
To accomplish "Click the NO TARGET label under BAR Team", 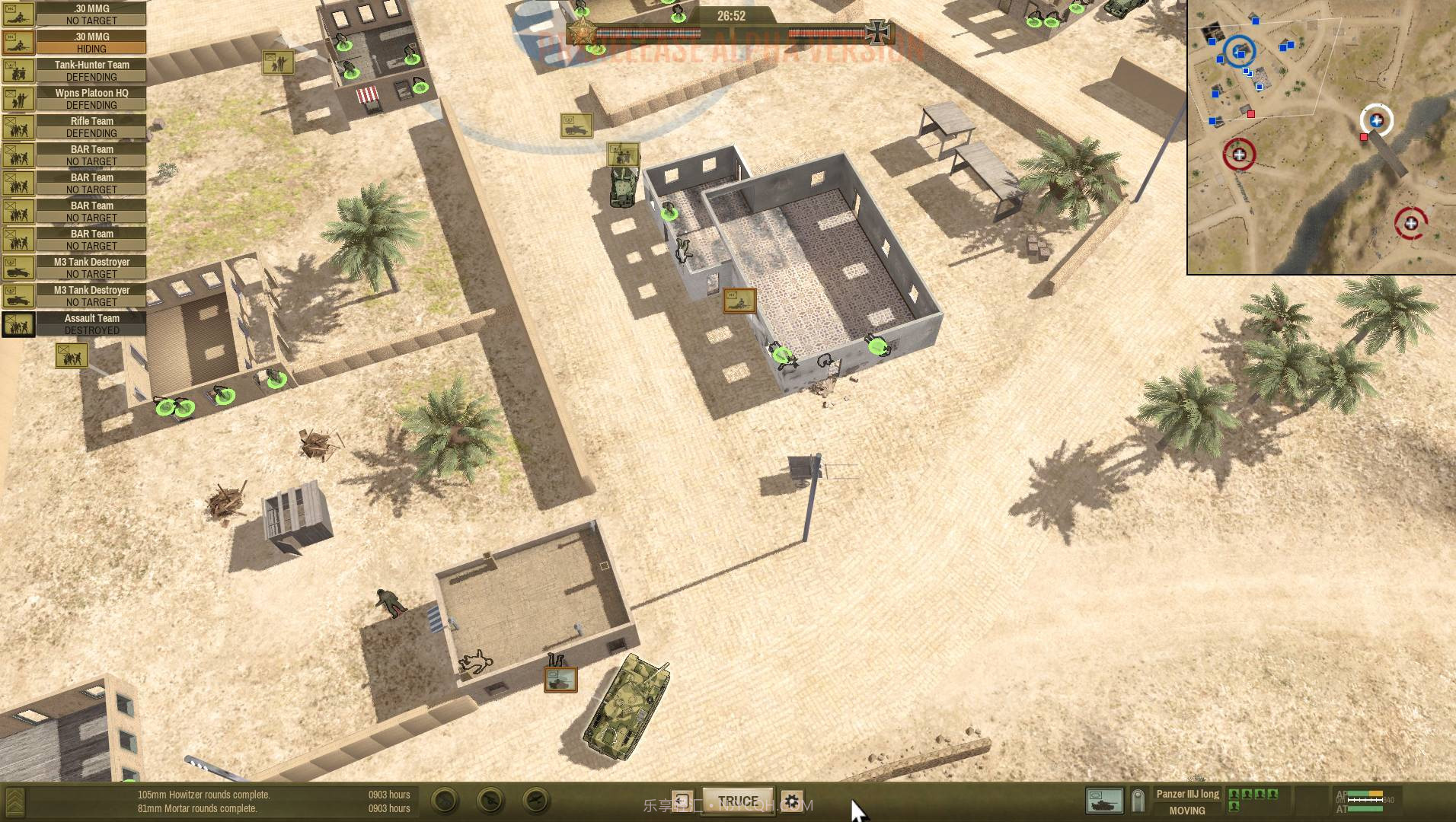I will coord(90,161).
